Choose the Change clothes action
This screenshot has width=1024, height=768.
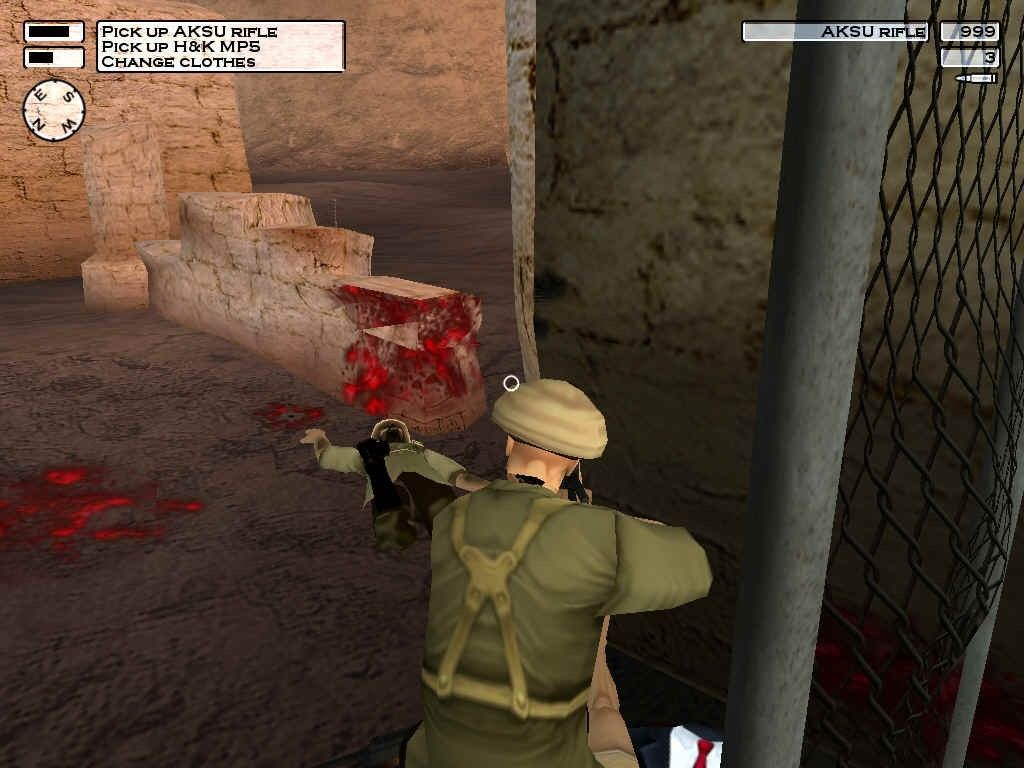[x=178, y=62]
